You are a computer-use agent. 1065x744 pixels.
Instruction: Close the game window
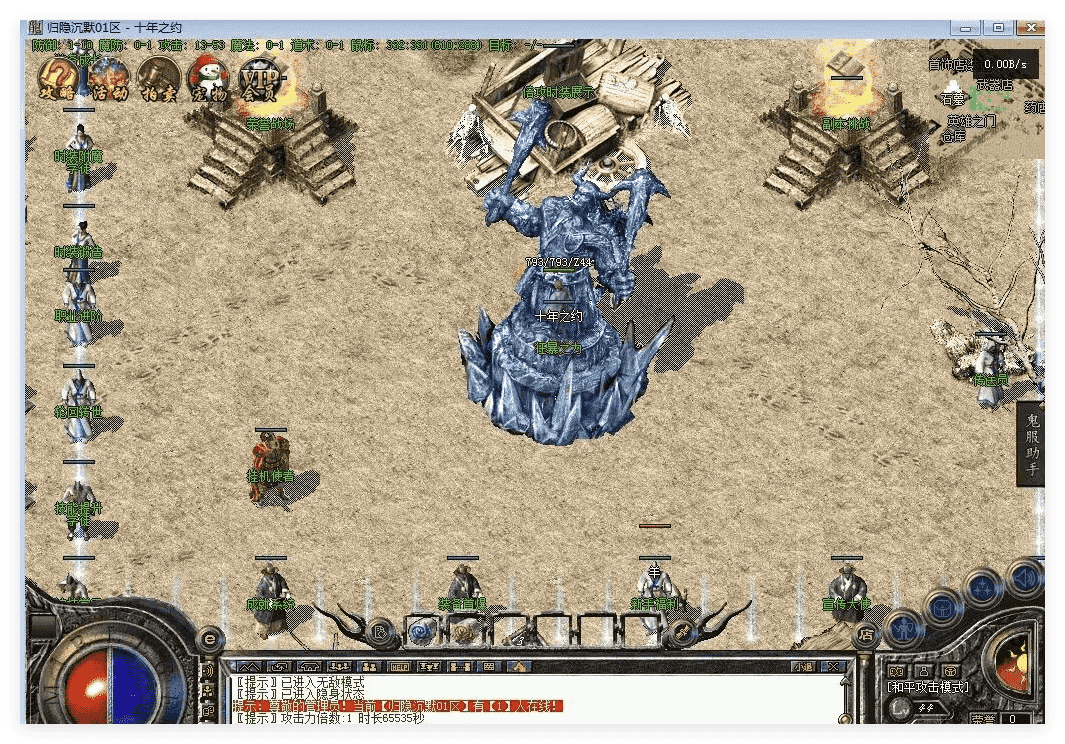[1027, 27]
